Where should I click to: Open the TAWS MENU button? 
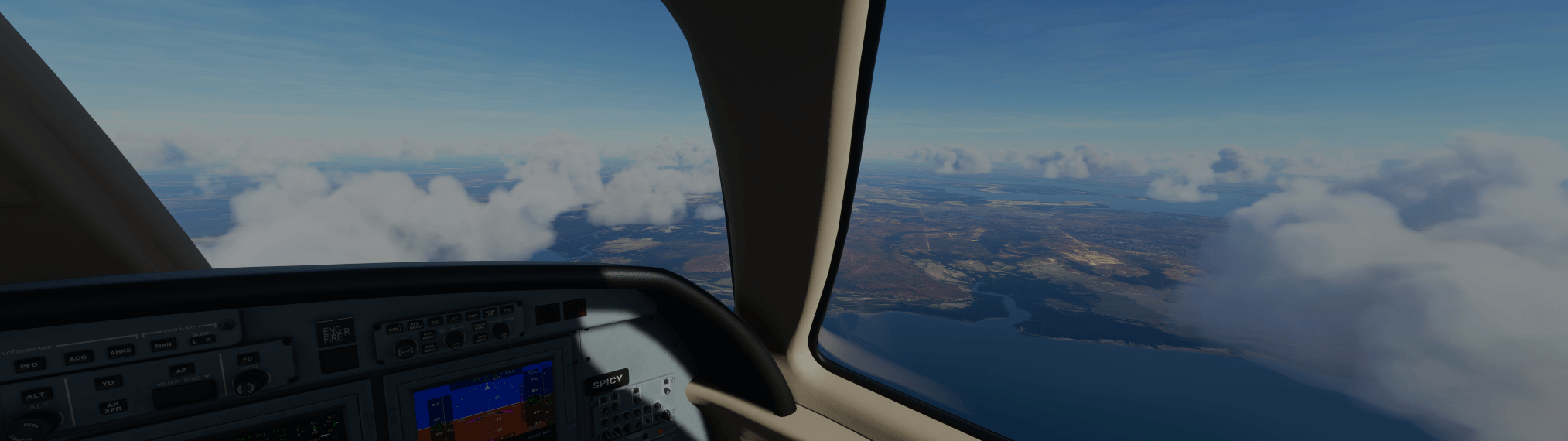(479, 337)
